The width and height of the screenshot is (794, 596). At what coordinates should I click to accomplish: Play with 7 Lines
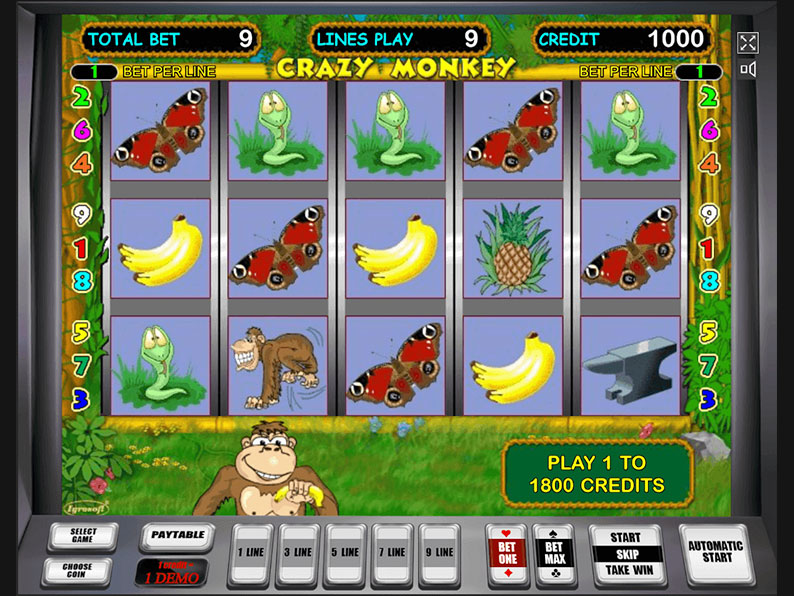[x=392, y=553]
